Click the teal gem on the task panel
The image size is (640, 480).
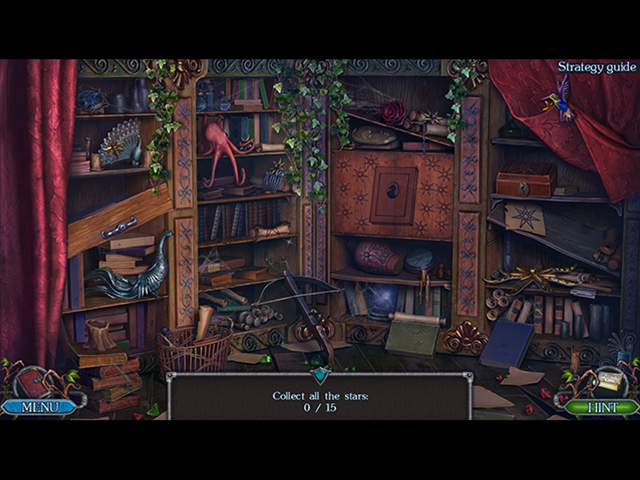click(x=320, y=375)
